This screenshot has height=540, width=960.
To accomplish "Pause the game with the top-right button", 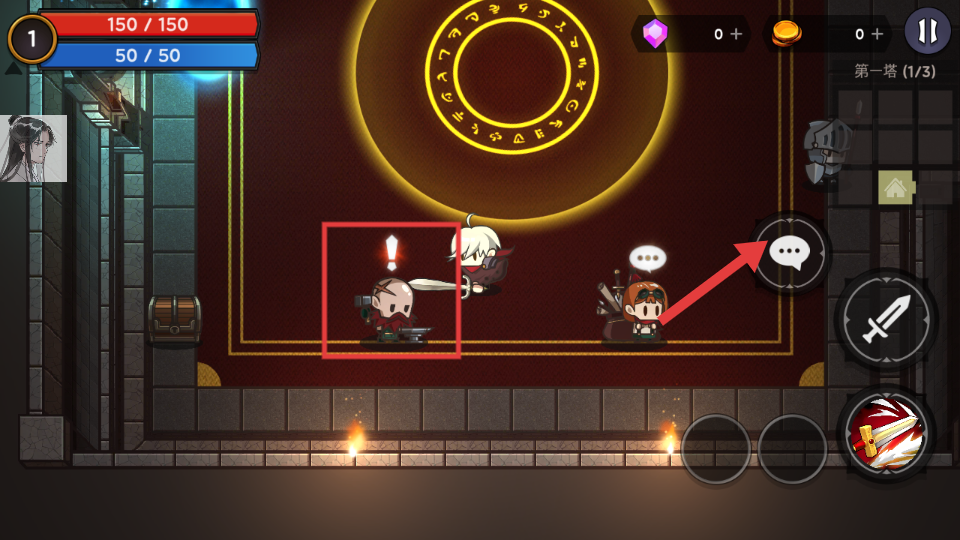I will coord(927,30).
